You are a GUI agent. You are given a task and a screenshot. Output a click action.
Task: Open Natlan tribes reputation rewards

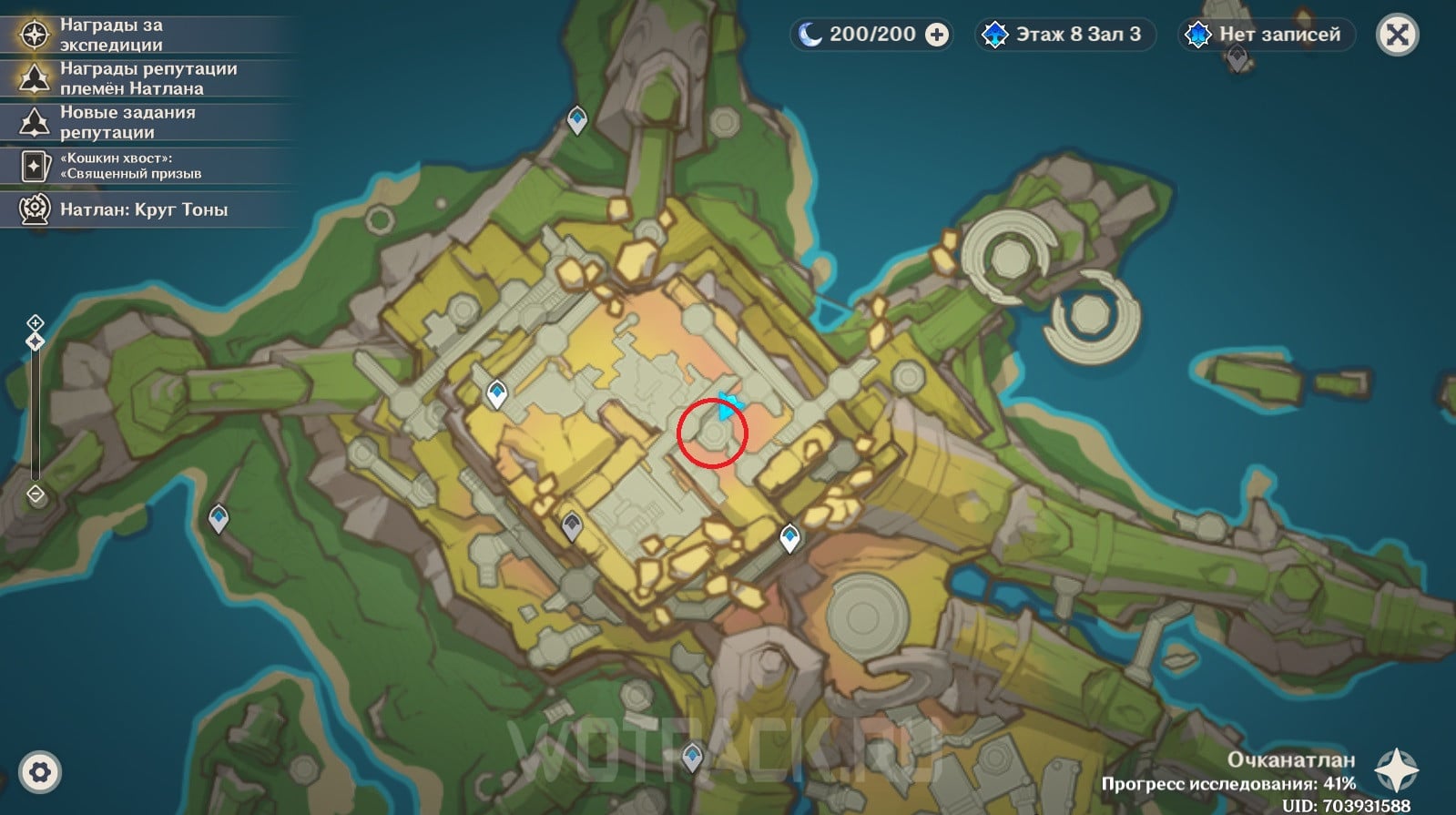coord(146,78)
